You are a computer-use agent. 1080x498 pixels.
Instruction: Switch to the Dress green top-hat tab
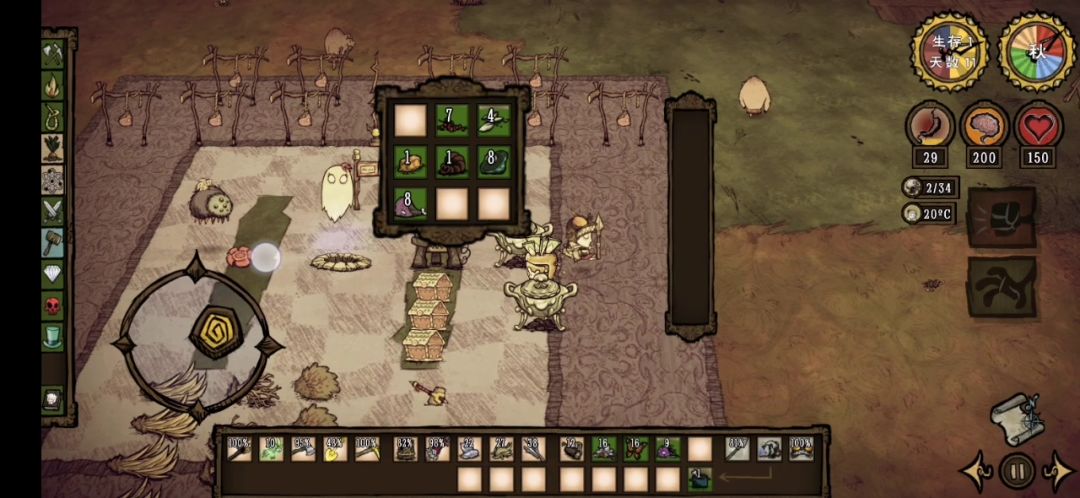click(53, 336)
